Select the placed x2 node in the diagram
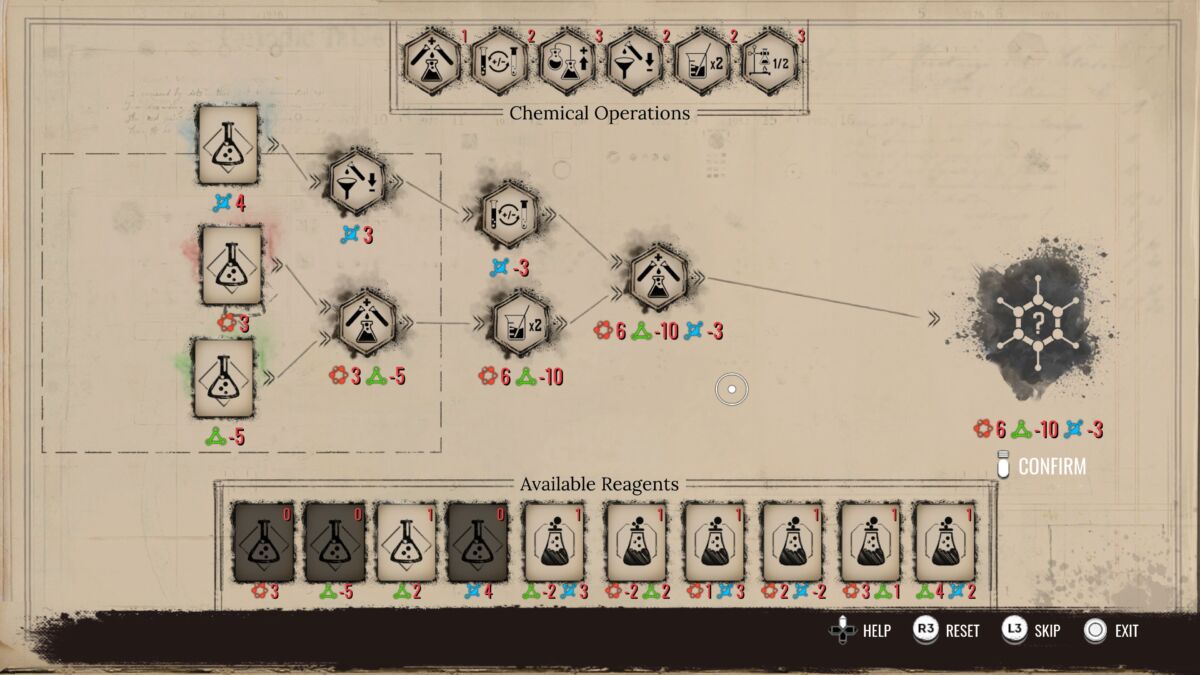Screen dimensions: 1200x675 click(x=521, y=322)
